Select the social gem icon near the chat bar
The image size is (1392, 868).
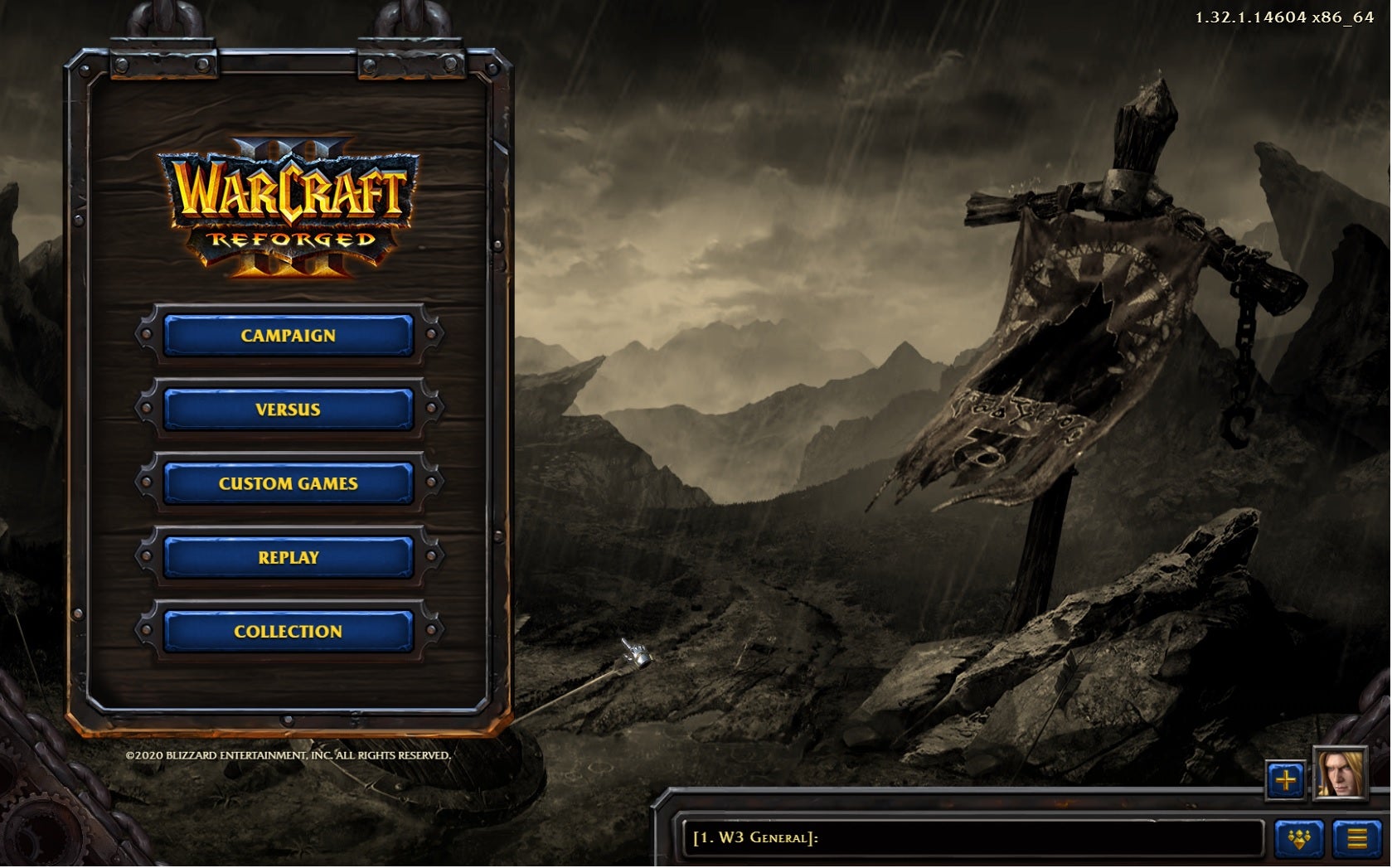click(1298, 839)
